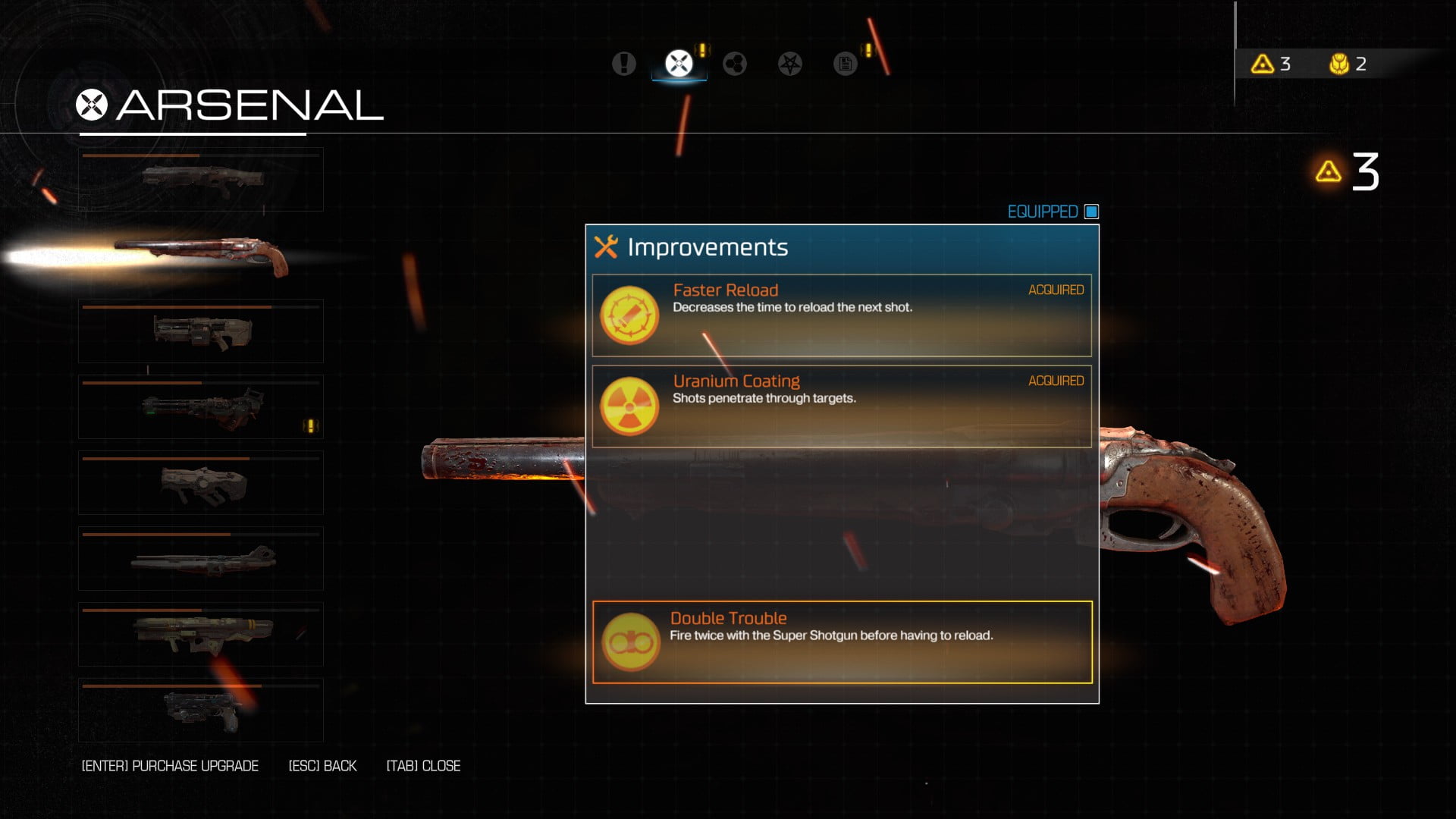Image resolution: width=1456 pixels, height=819 pixels.
Task: Pick the heavy assault rifle slot
Action: (201, 331)
